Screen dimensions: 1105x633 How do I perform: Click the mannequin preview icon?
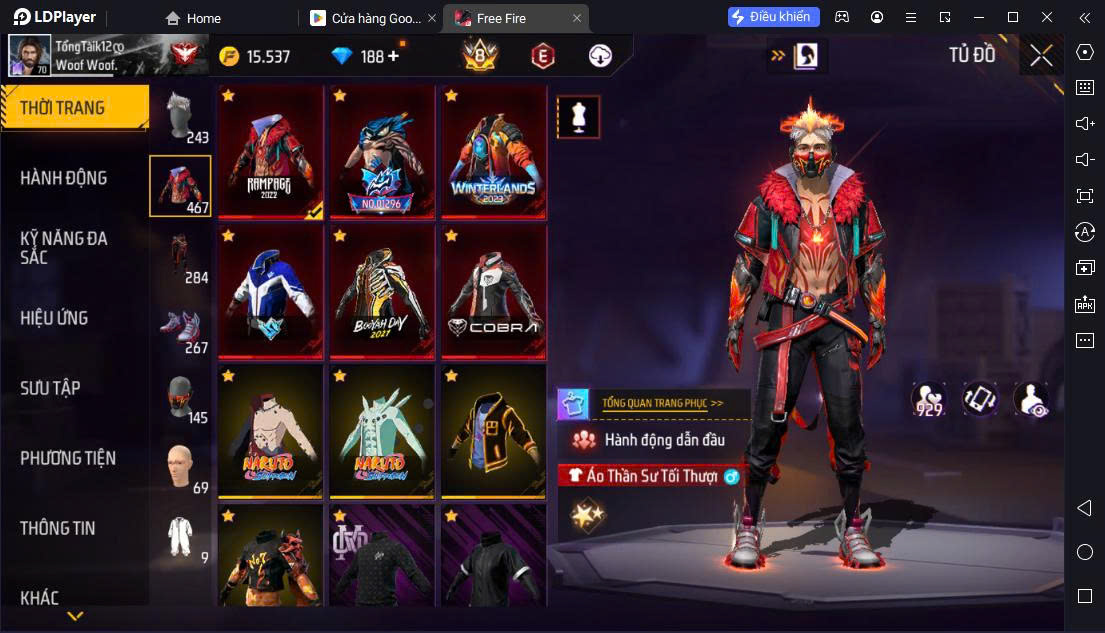coord(578,117)
